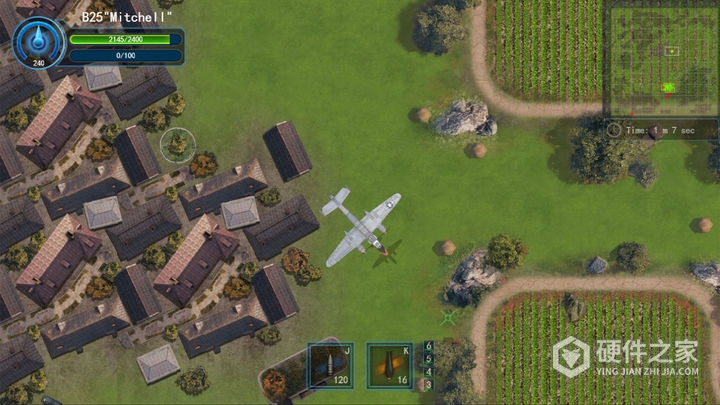Click the blue speed gauge dial

click(39, 41)
